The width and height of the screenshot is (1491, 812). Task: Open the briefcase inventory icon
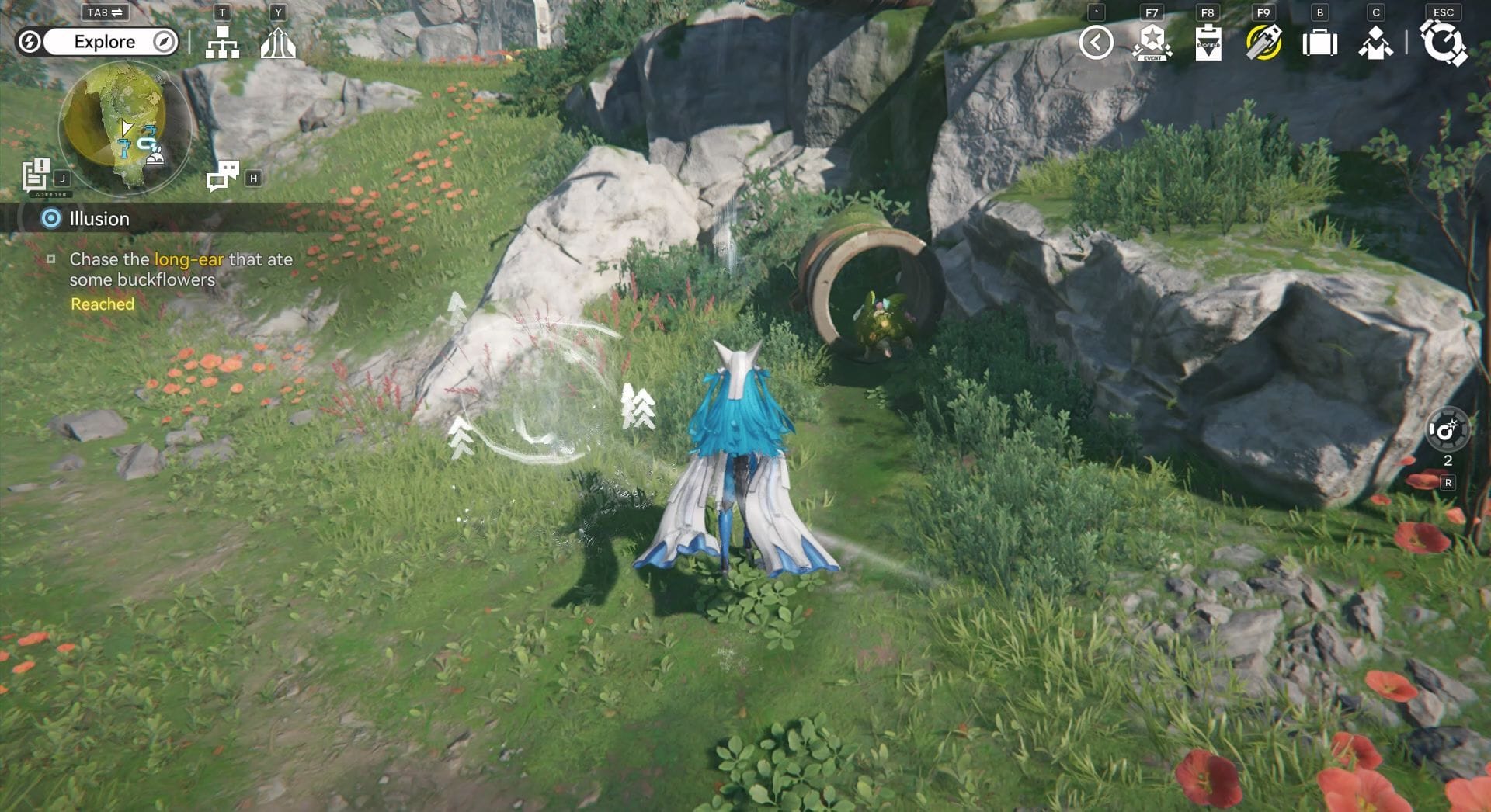[1319, 43]
